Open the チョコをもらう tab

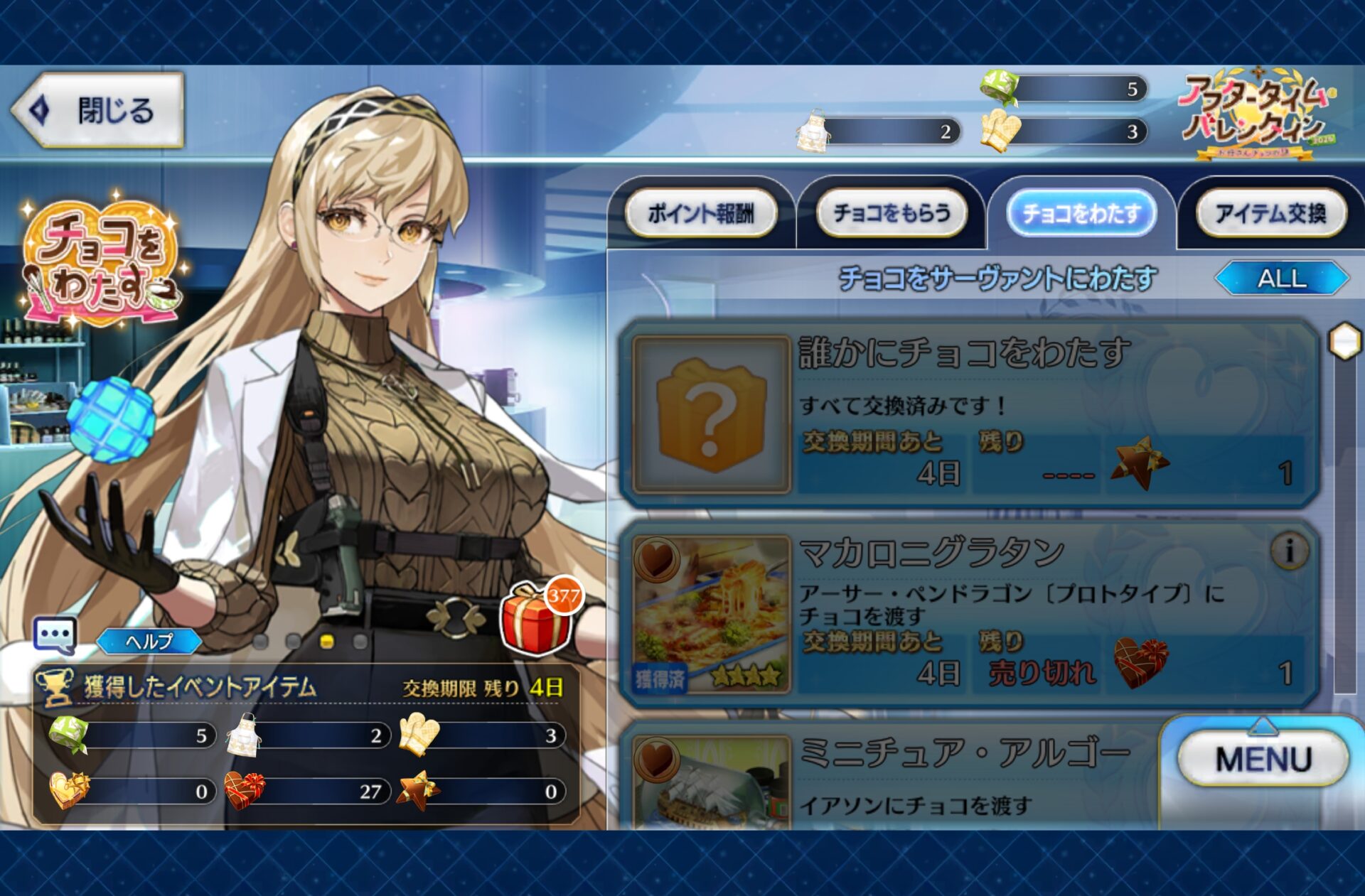pyautogui.click(x=892, y=213)
